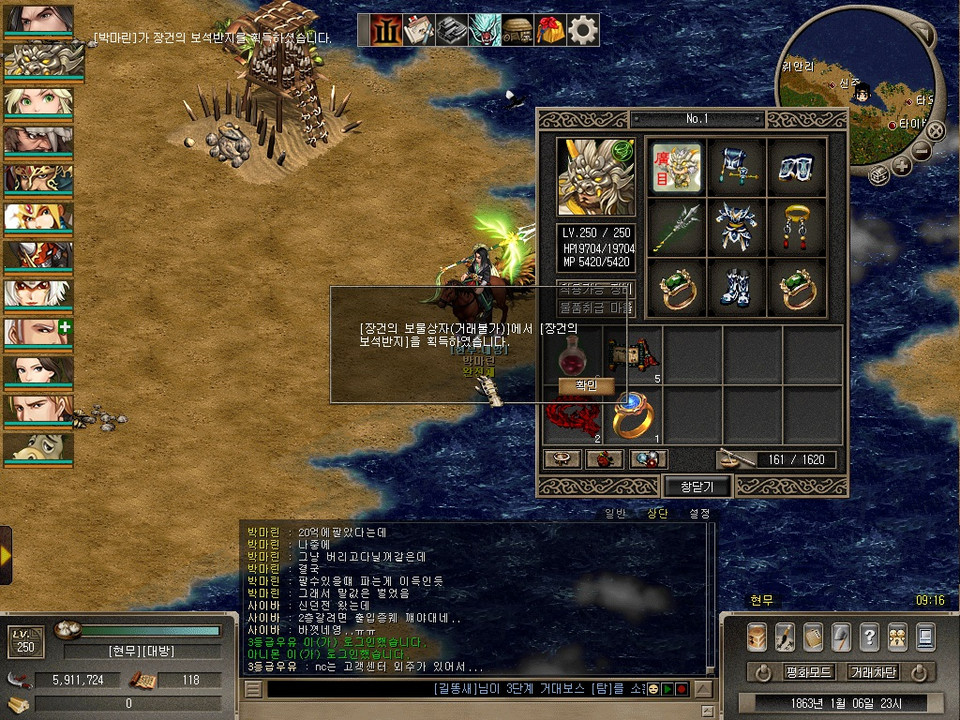Image resolution: width=960 pixels, height=720 pixels.
Task: Select the blonde green-eyed party member portrait
Action: coord(38,103)
